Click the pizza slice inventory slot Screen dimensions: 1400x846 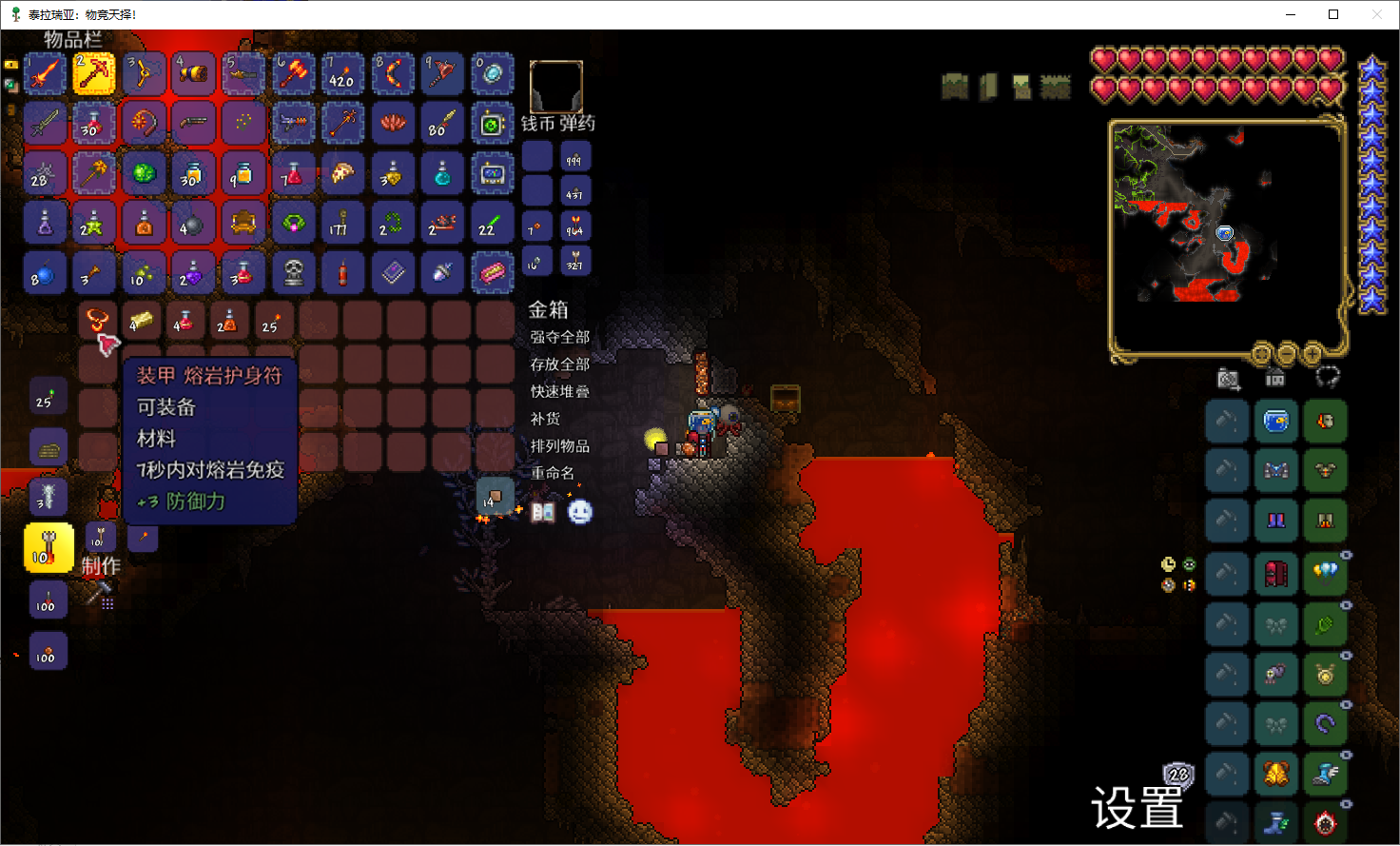(x=342, y=173)
